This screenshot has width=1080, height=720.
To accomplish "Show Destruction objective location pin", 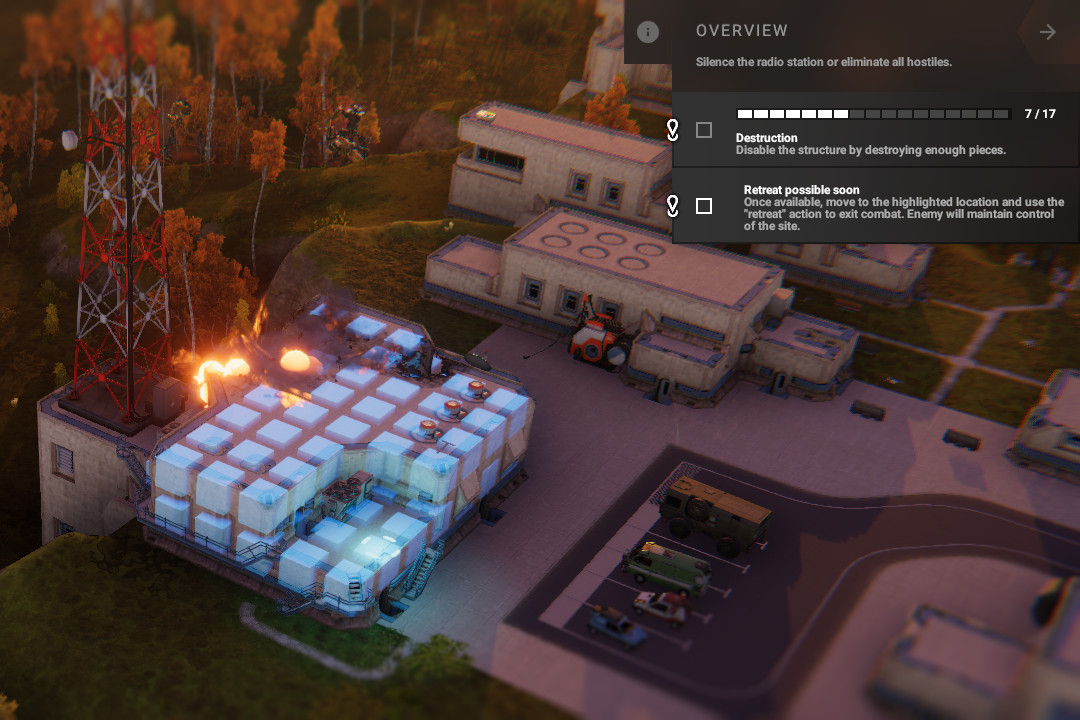I will (x=673, y=130).
